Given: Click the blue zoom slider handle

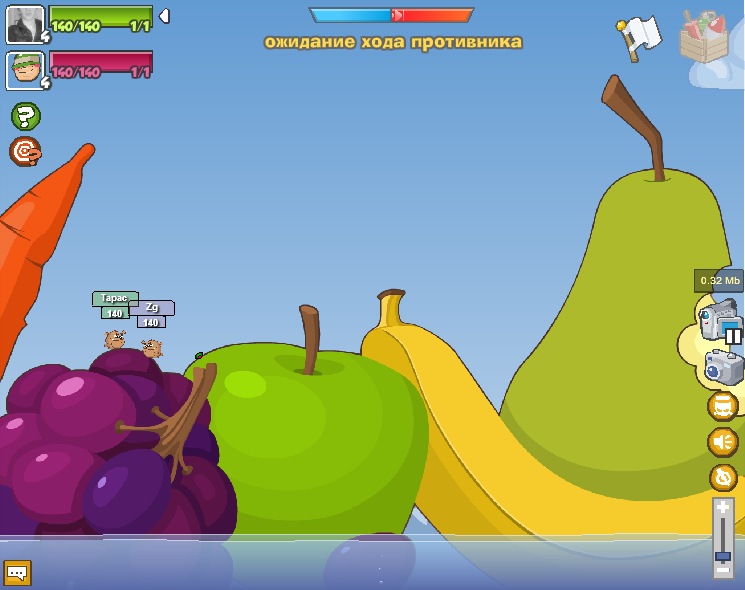Looking at the screenshot, I should point(723,555).
